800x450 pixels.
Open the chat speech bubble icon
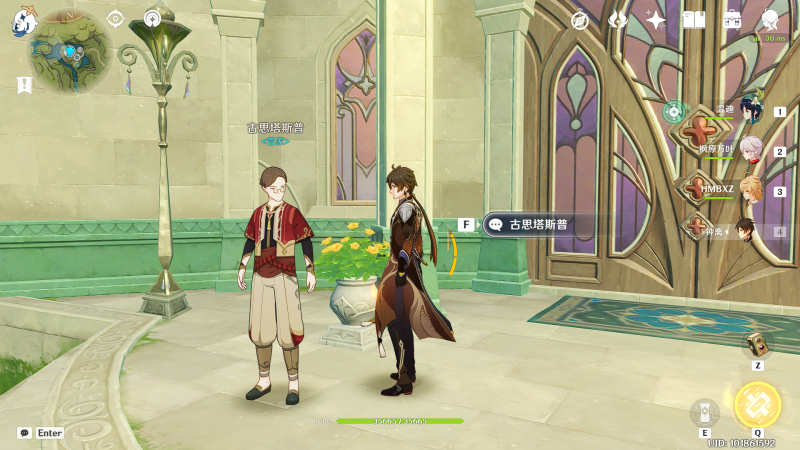tap(24, 433)
